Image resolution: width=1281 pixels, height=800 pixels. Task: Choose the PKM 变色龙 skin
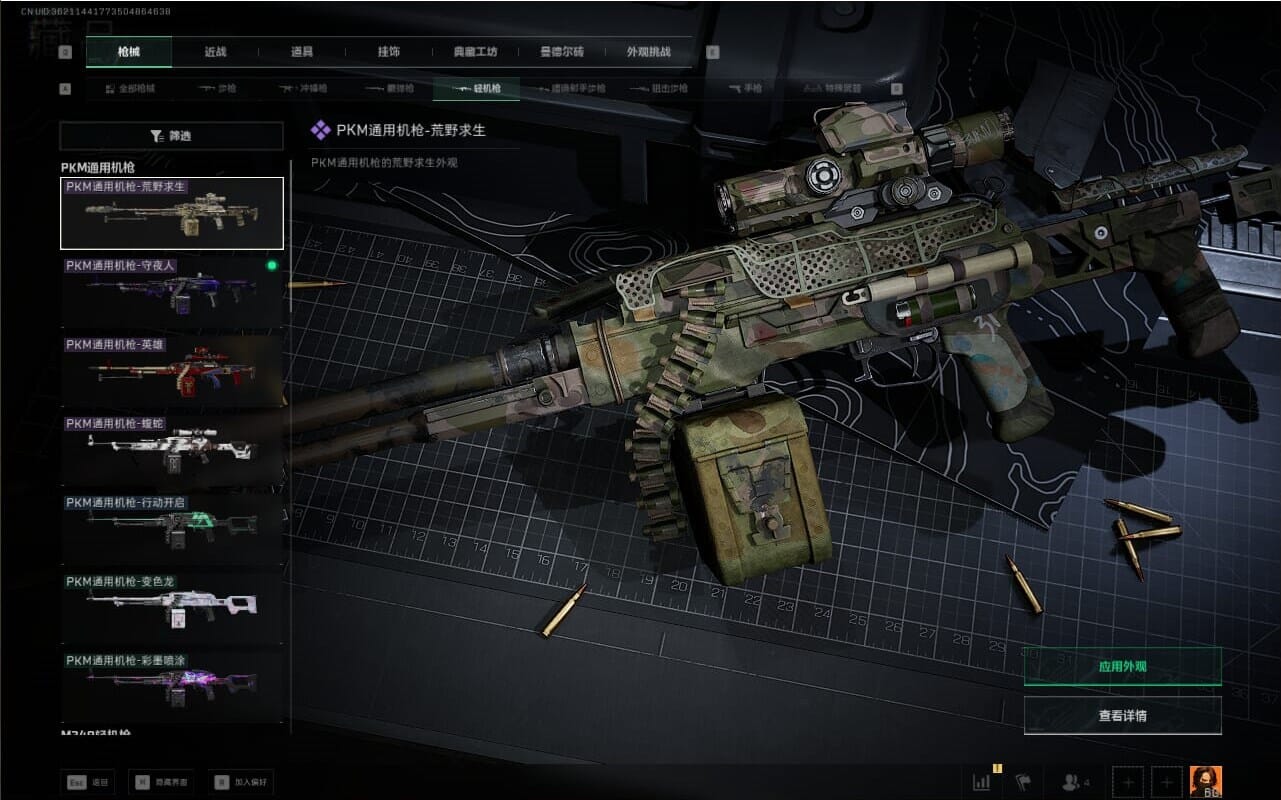(171, 608)
